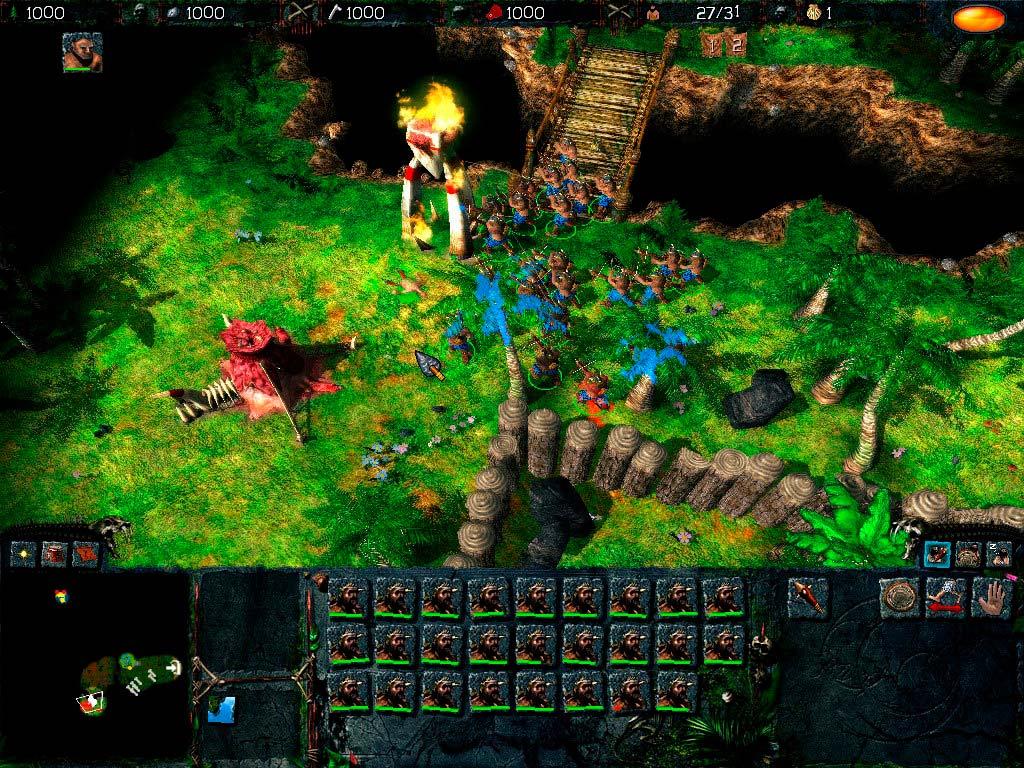Viewport: 1024px width, 768px height.
Task: Click the minimap panel
Action: [95, 665]
